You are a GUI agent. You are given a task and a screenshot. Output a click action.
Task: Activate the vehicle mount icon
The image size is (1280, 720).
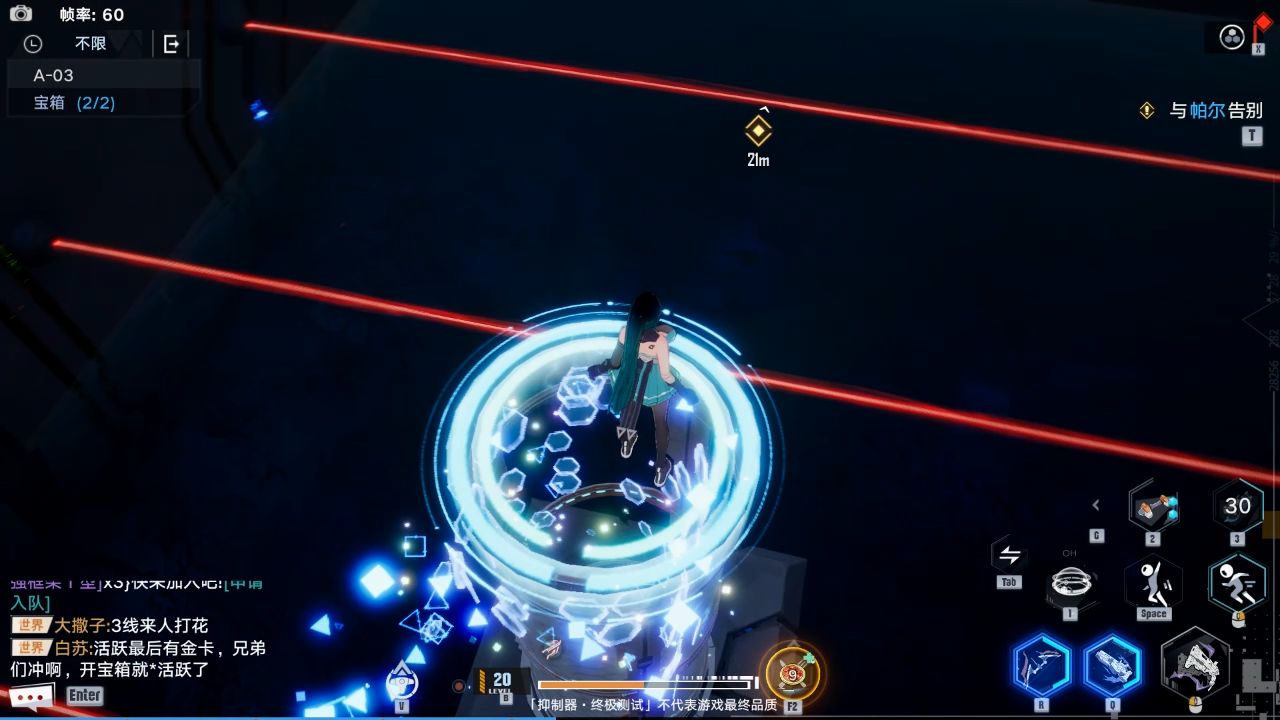(x=402, y=681)
